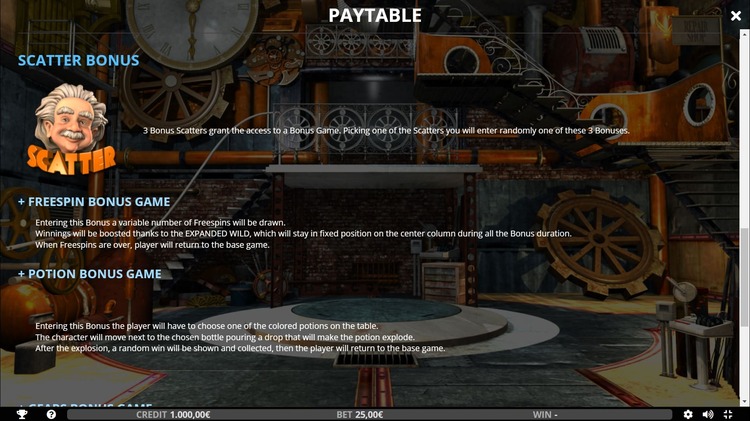Open settings with the gear icon
This screenshot has height=421, width=750.
pyautogui.click(x=688, y=414)
